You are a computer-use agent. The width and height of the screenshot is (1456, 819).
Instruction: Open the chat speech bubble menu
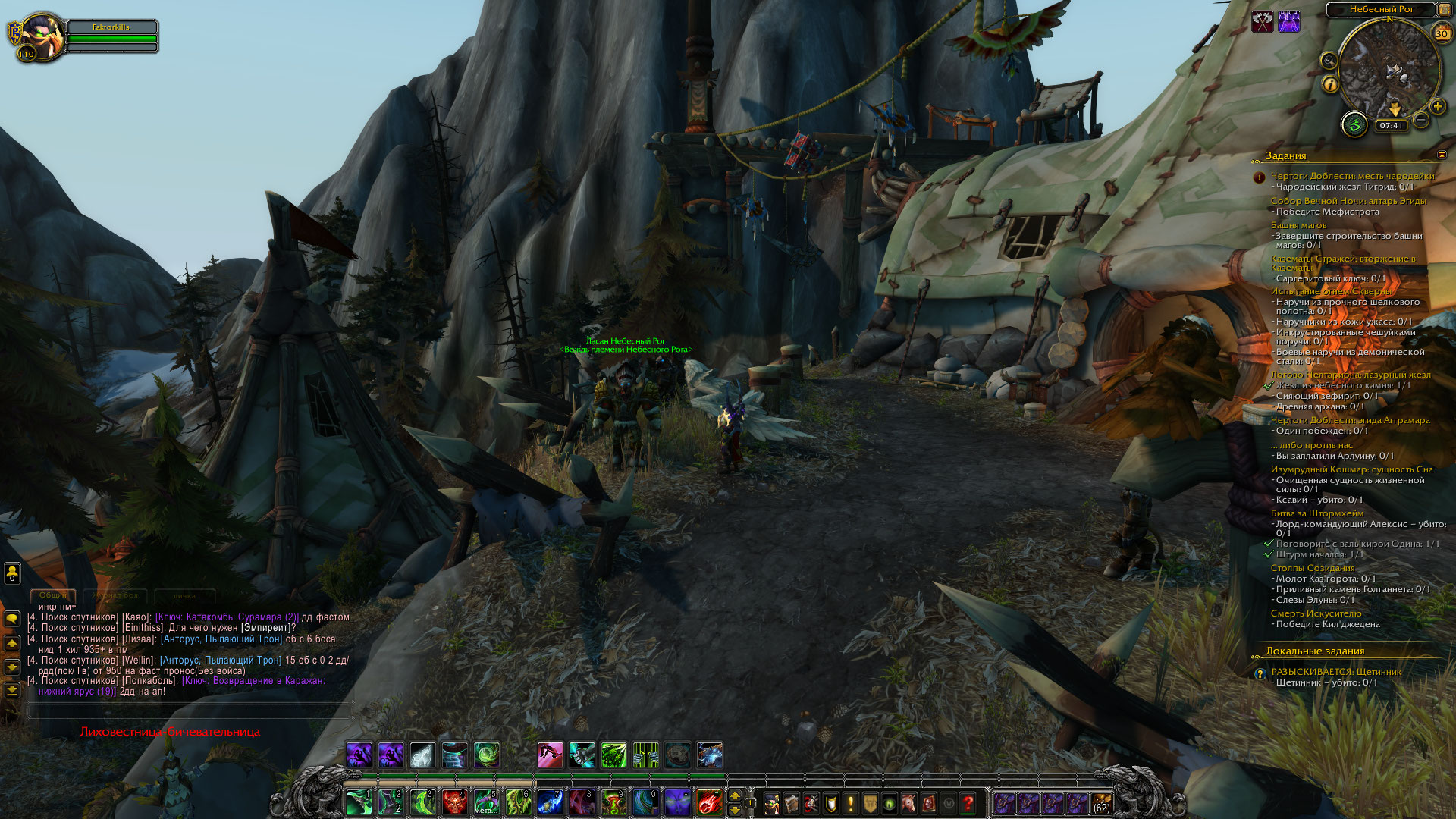12,619
